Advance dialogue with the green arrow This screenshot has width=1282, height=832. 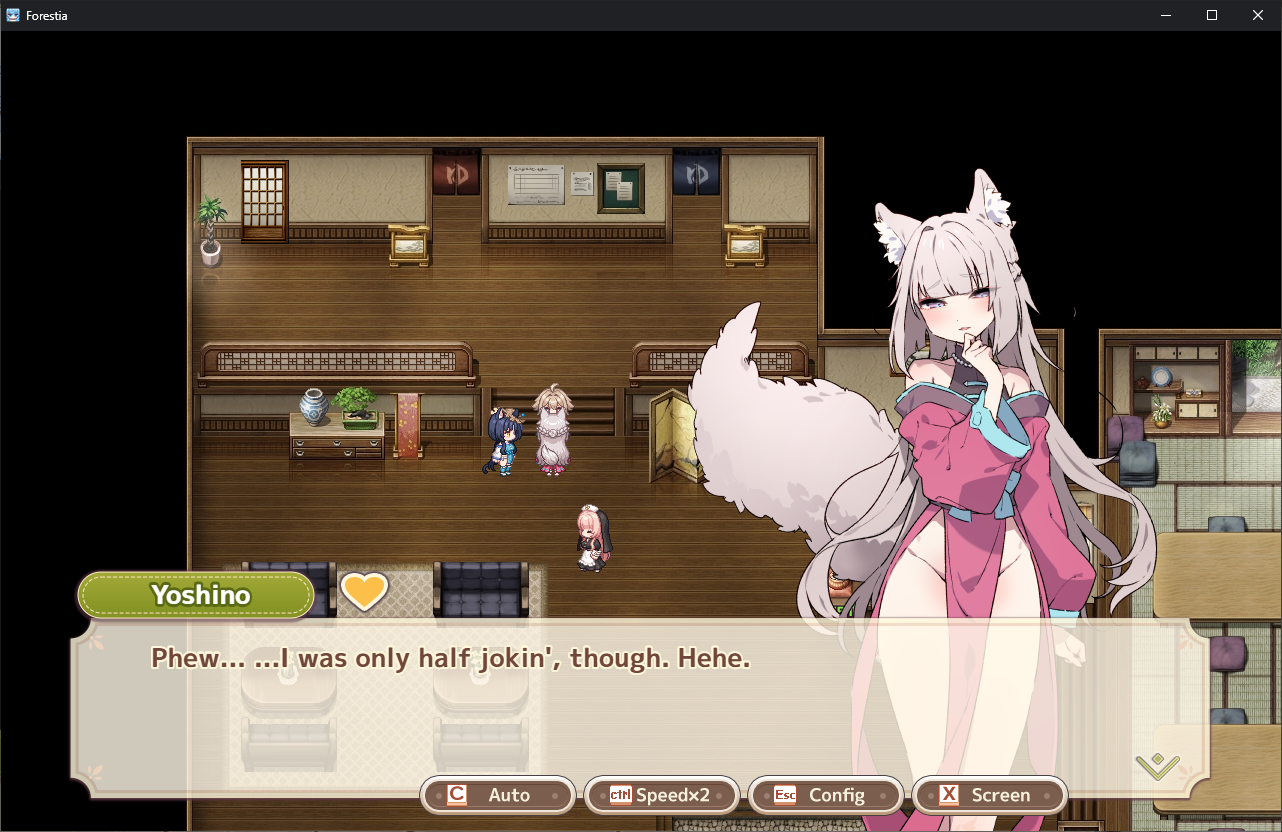point(1158,766)
